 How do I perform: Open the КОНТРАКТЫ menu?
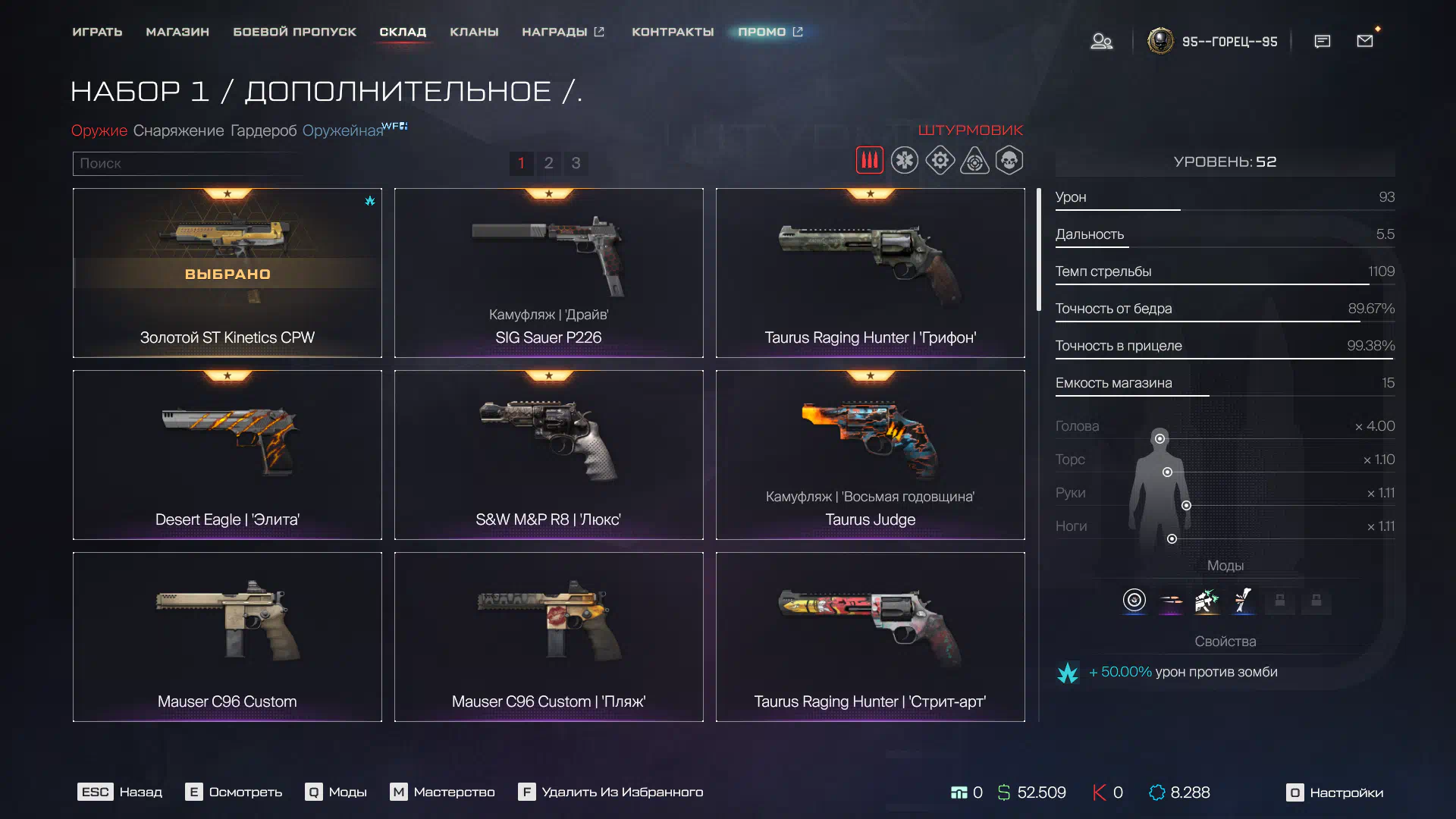673,32
